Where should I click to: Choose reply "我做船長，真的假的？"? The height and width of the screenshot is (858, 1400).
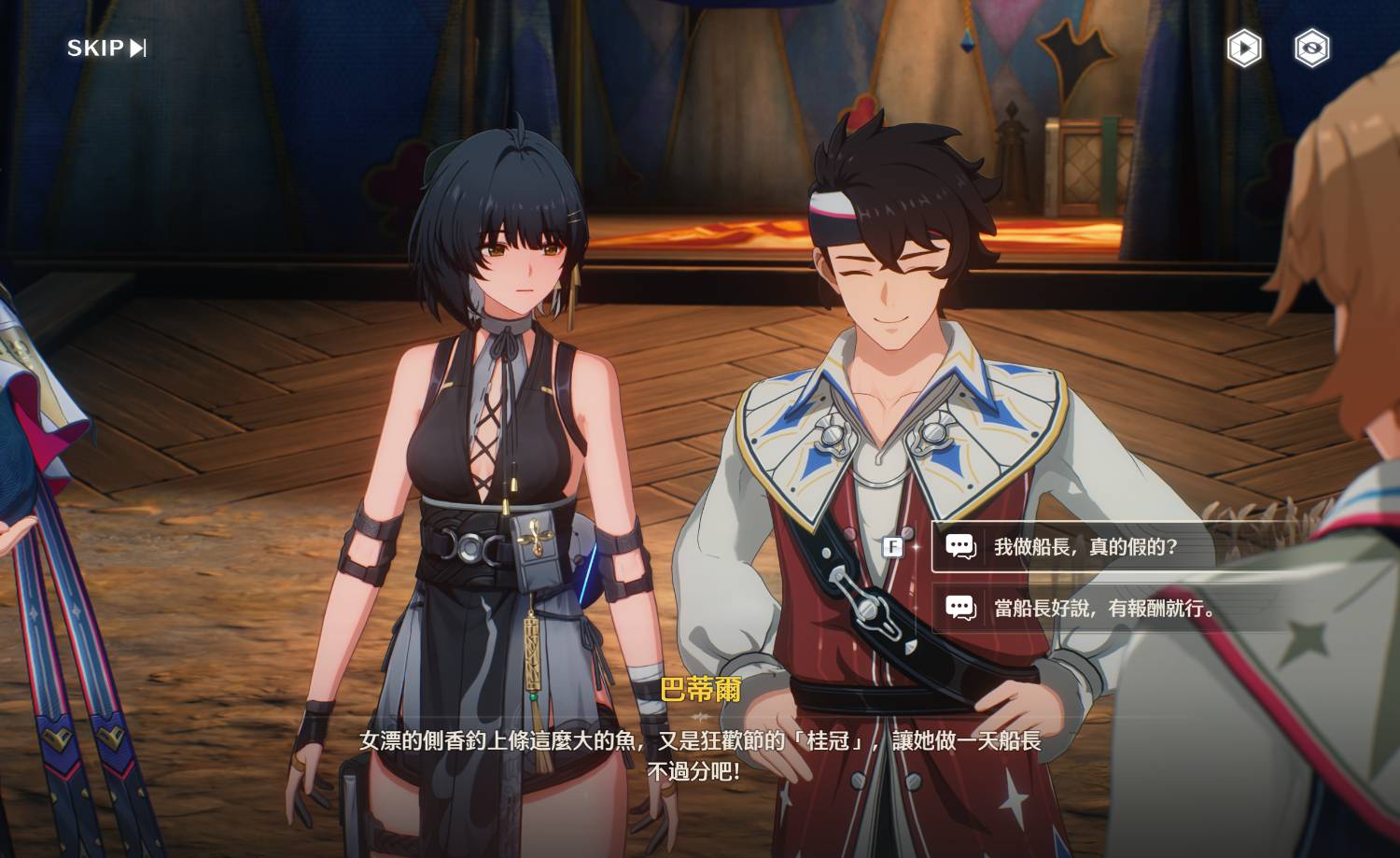pos(1085,547)
